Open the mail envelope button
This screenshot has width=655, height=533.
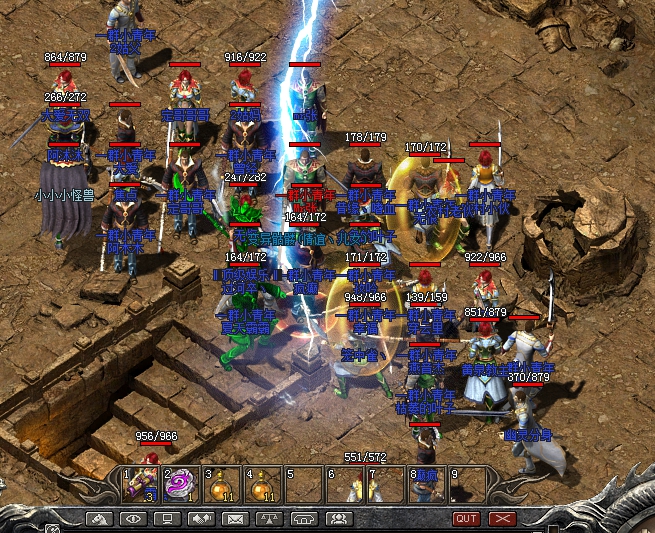[234, 519]
